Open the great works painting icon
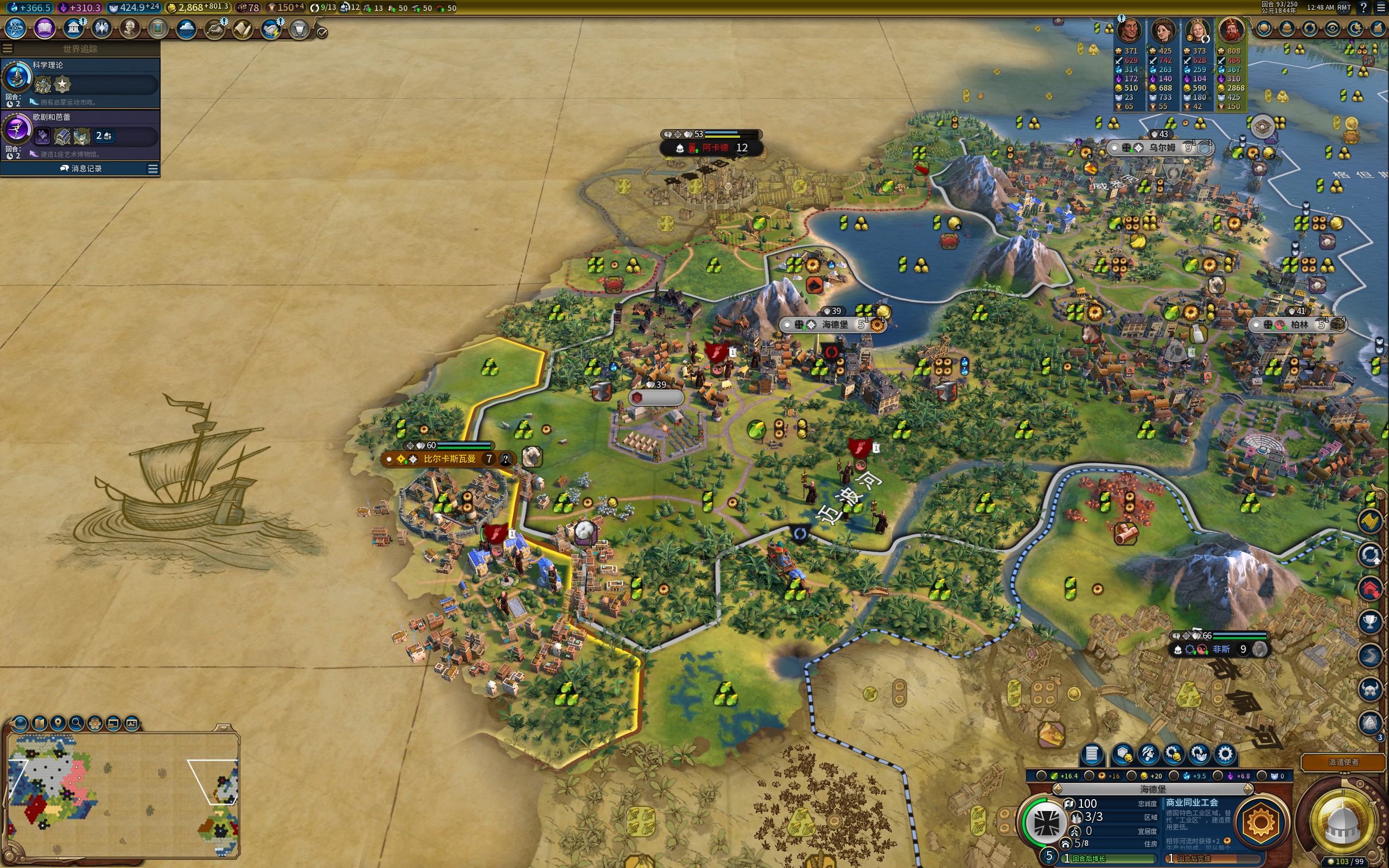1389x868 pixels. click(158, 28)
